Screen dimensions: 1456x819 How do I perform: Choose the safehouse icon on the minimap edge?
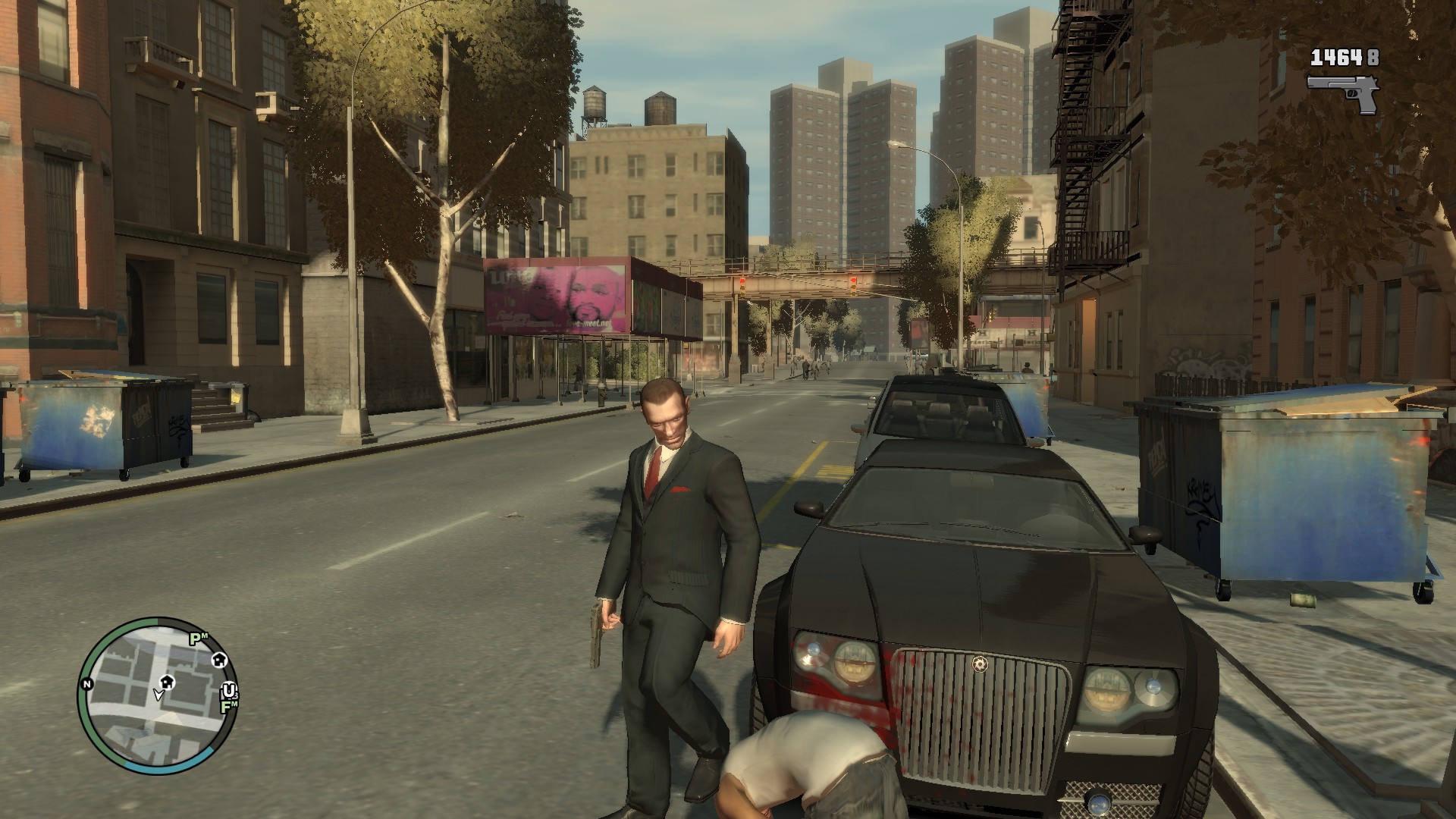click(x=218, y=660)
